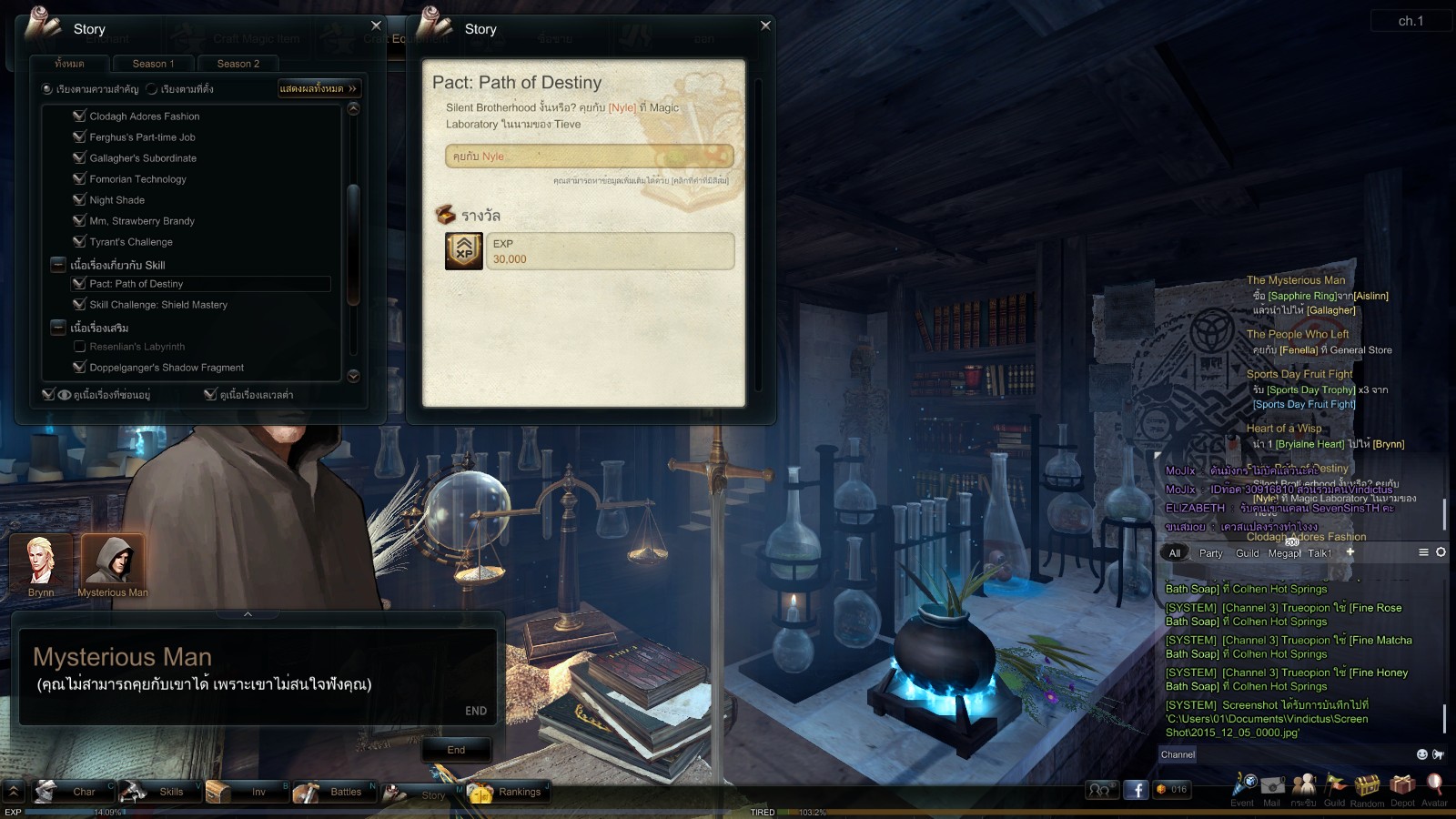The width and height of the screenshot is (1456, 819).
Task: Close the quest detail Story window
Action: pyautogui.click(x=765, y=25)
